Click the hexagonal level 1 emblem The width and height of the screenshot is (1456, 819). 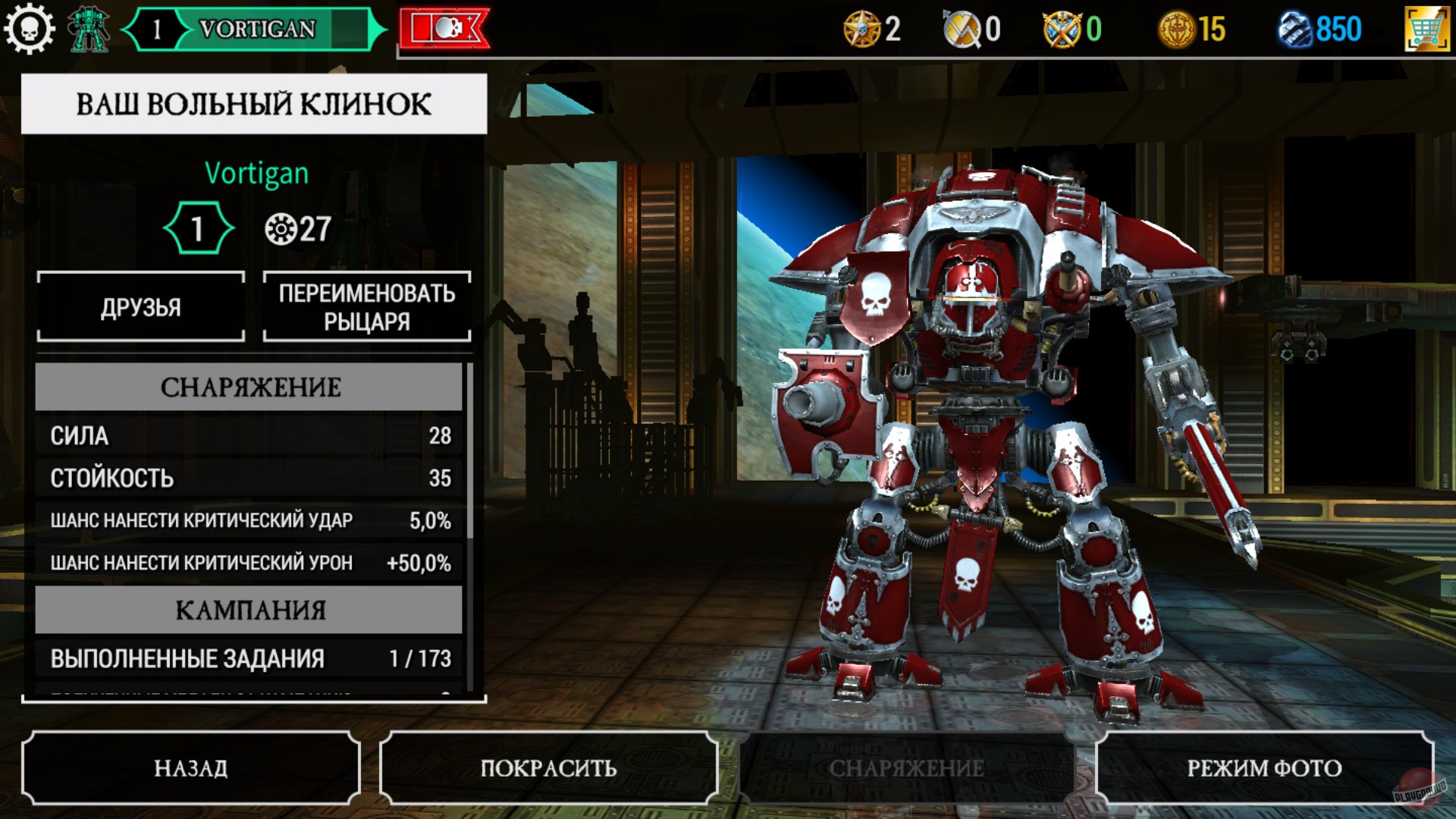(x=199, y=225)
